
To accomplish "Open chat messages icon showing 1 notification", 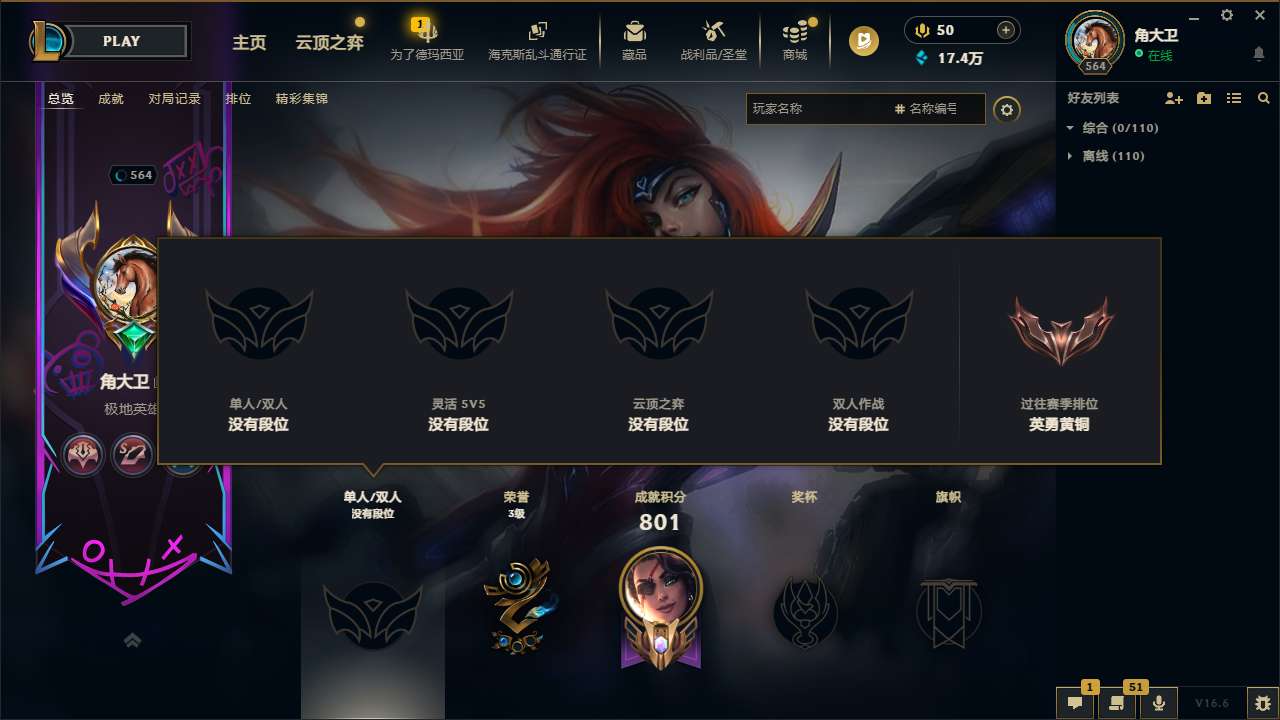I will pos(1075,703).
